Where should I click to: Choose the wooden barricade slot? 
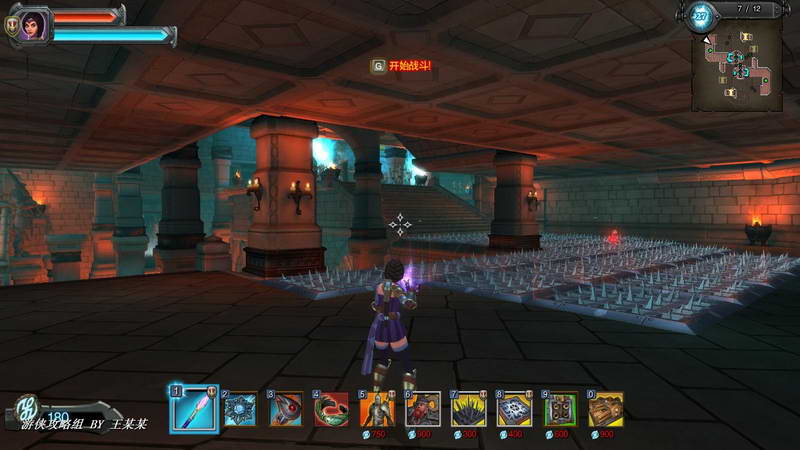[606, 408]
